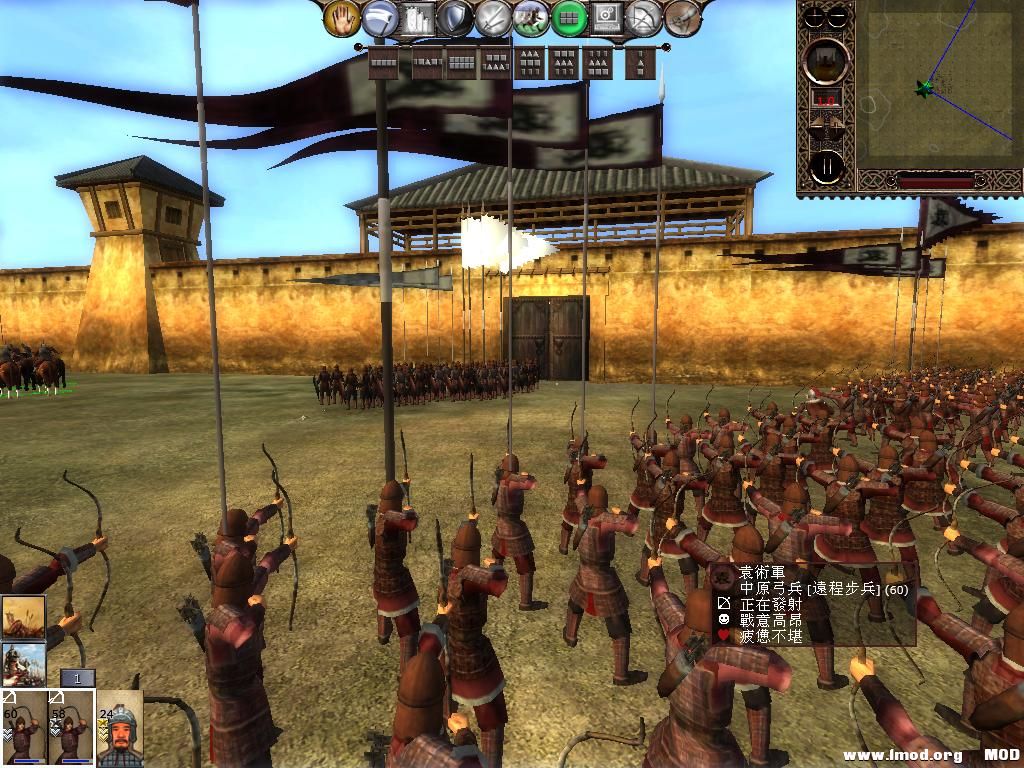Choose the crossed swords attack icon

[494, 18]
